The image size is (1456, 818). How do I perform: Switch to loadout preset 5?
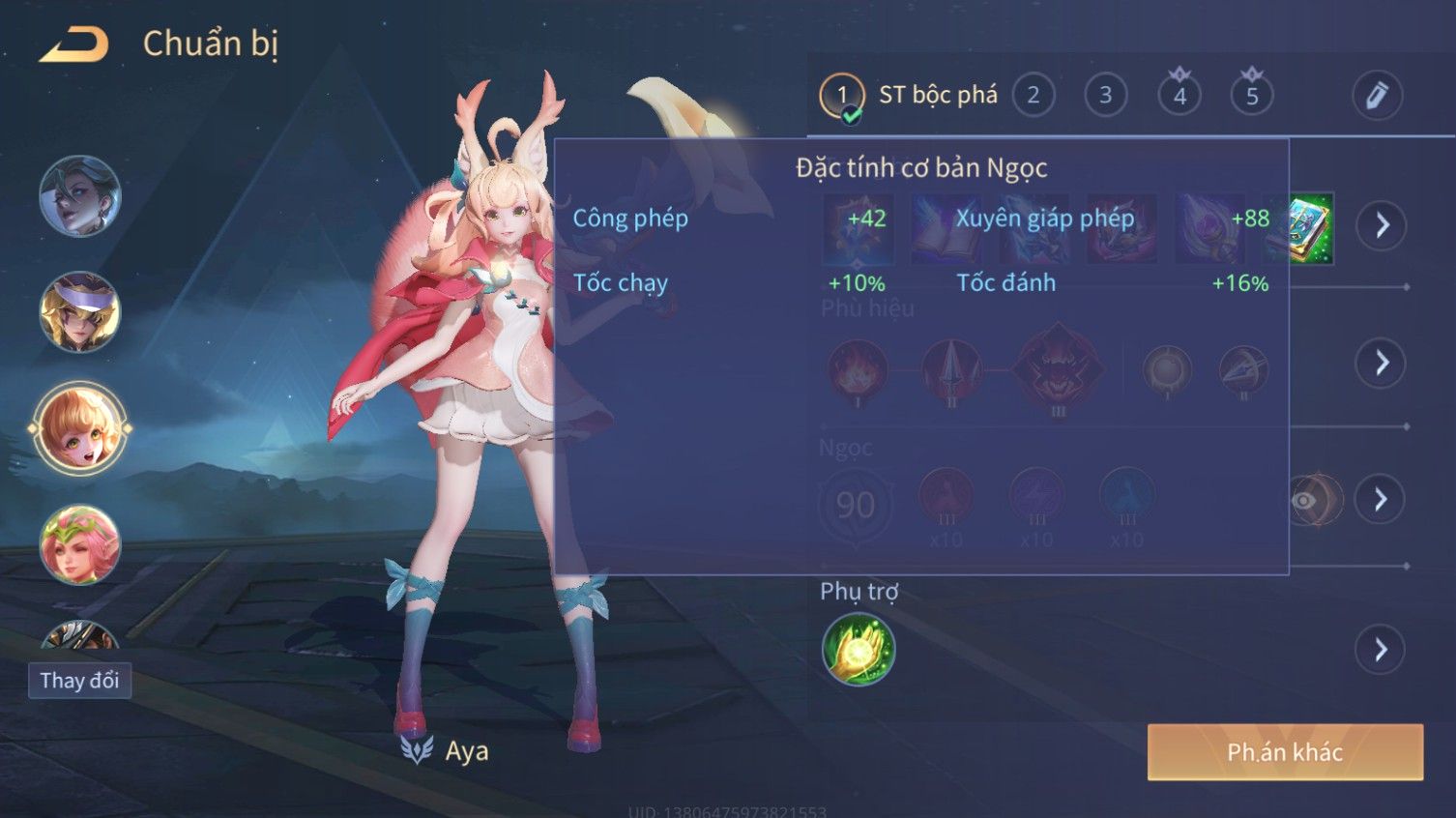point(1252,95)
